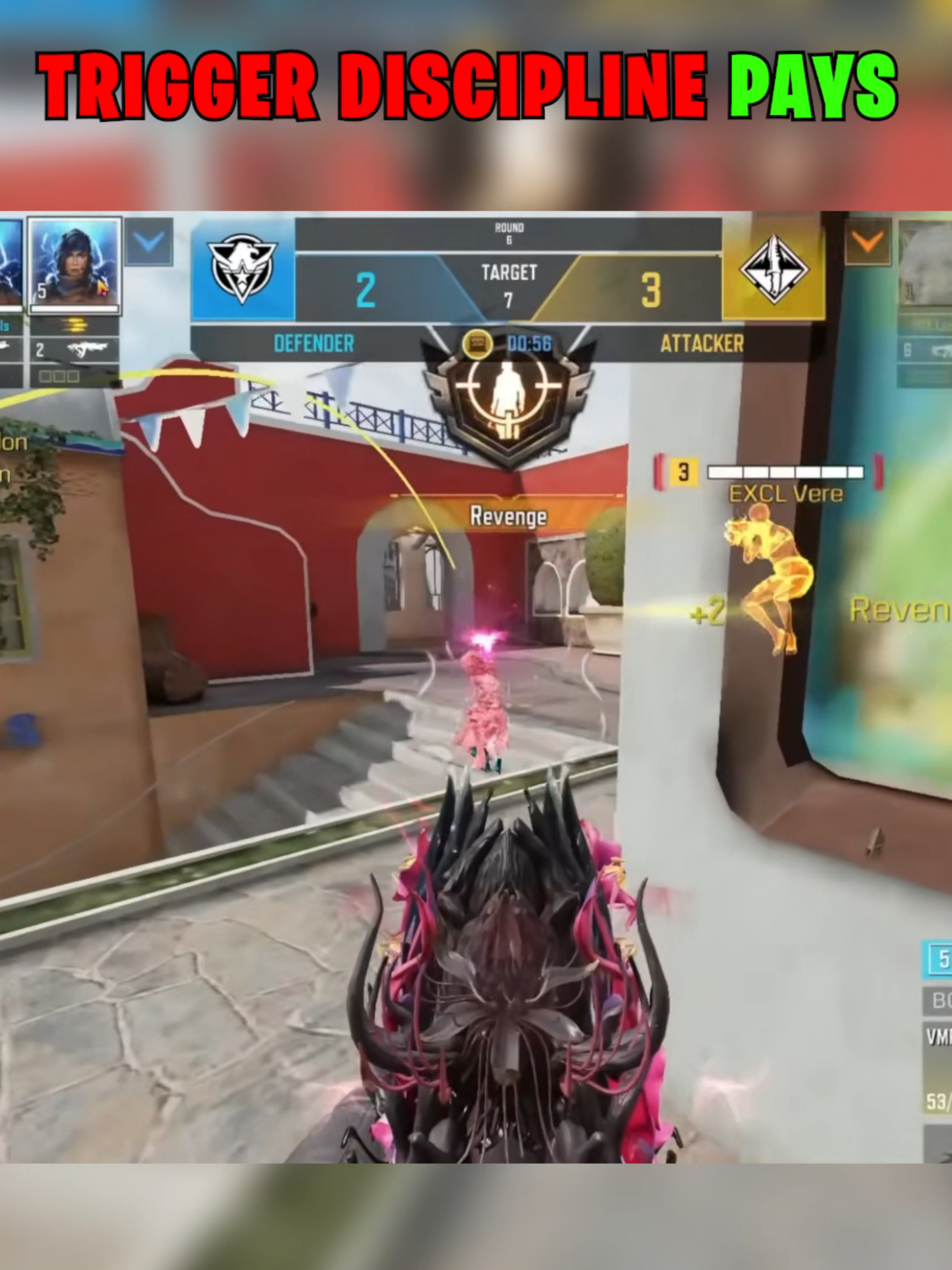Click the yellow attacker team knife emblem
This screenshot has height=1270, width=952.
point(774,269)
